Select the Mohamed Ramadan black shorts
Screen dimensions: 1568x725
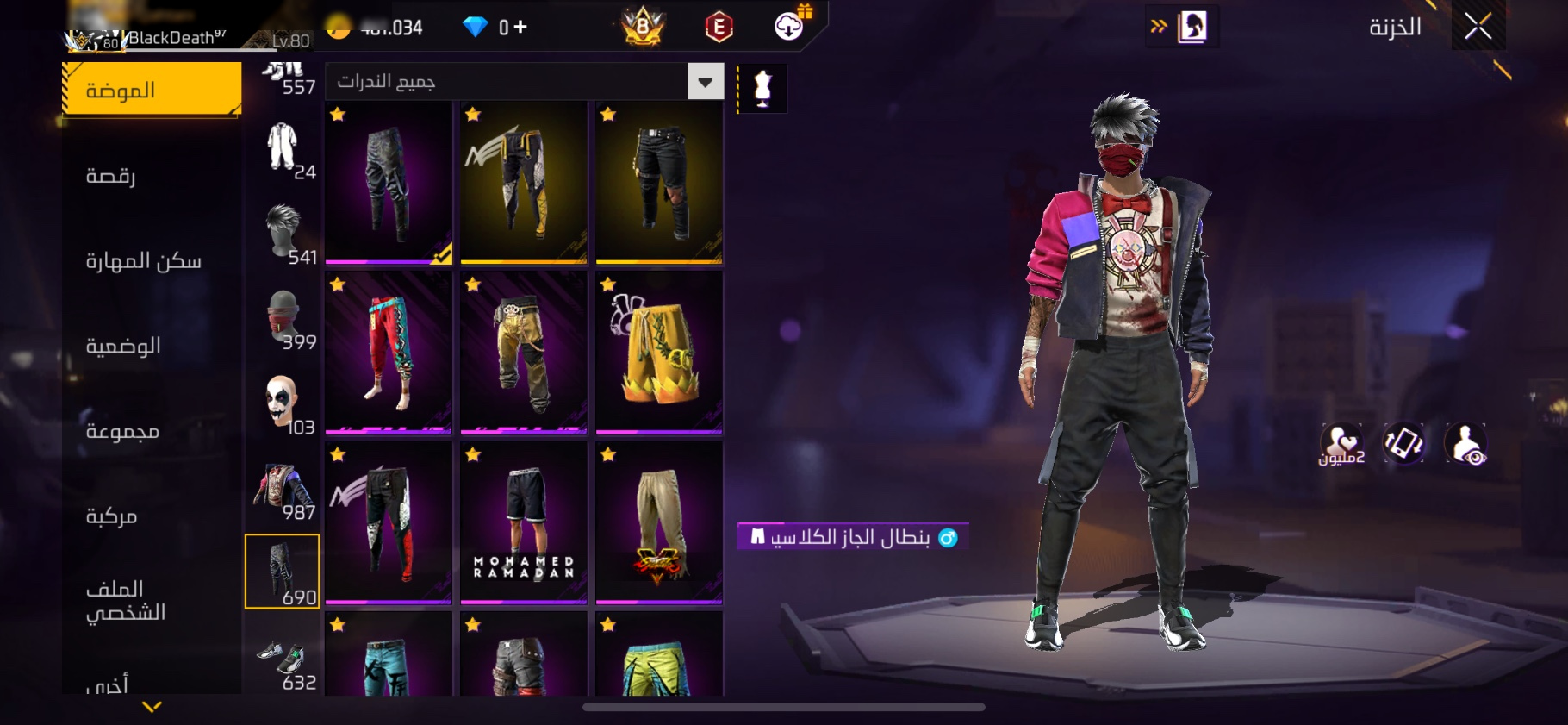point(524,522)
